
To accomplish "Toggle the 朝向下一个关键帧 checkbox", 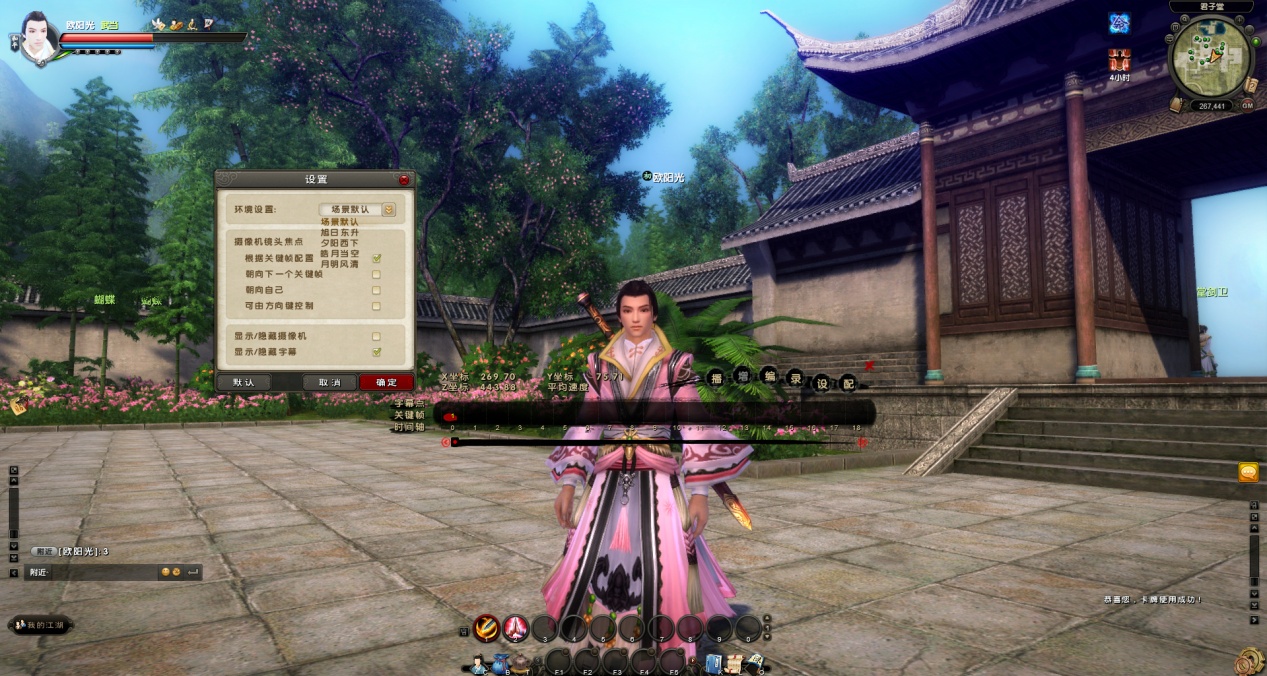I will tap(376, 274).
